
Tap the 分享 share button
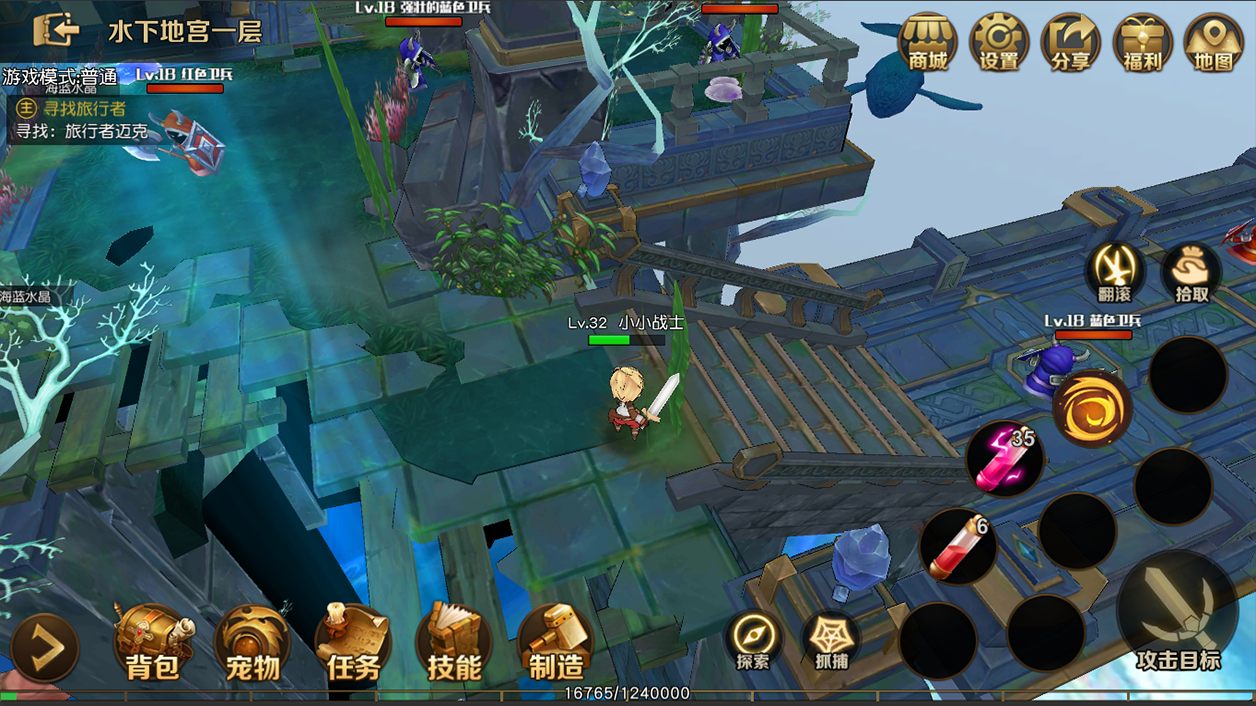1070,43
